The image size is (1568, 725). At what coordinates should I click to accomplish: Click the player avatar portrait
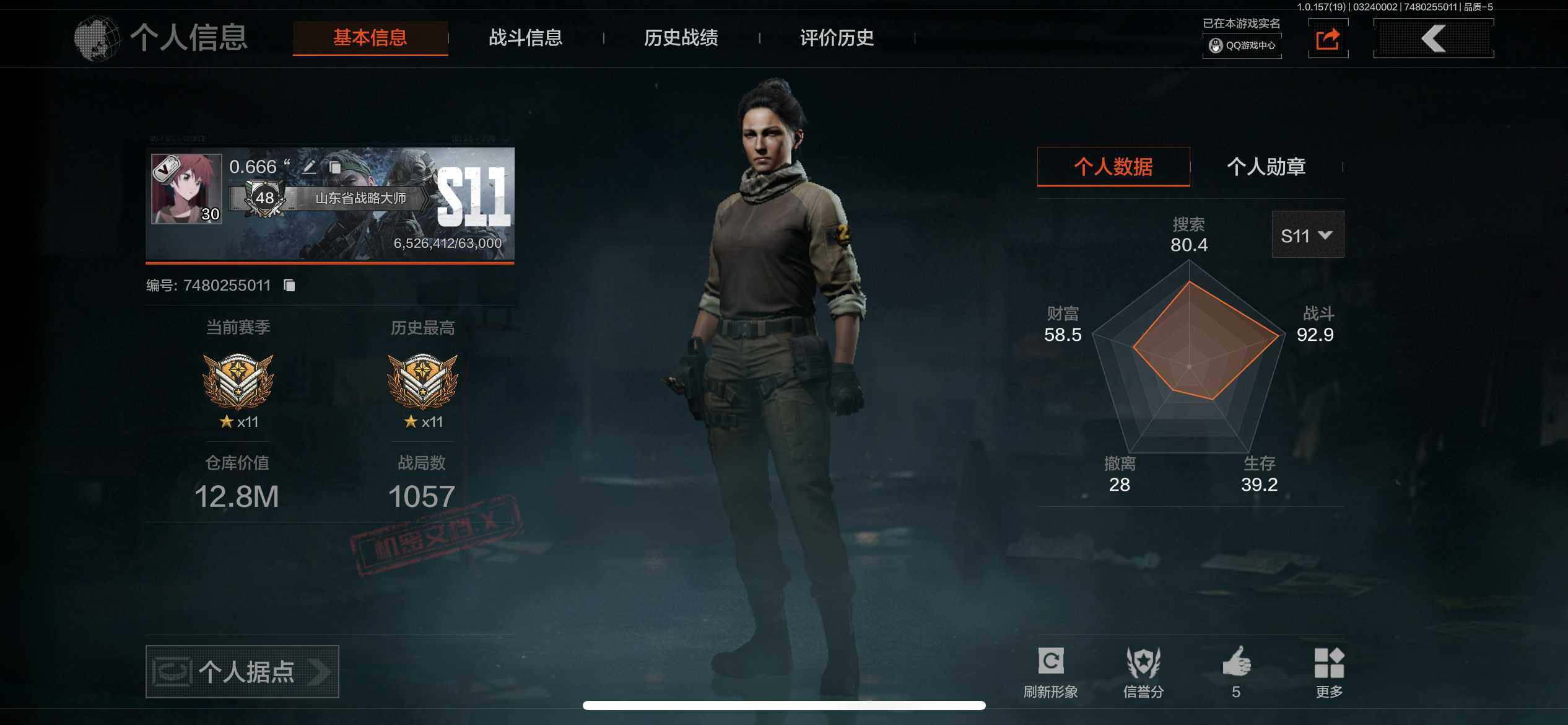(186, 188)
